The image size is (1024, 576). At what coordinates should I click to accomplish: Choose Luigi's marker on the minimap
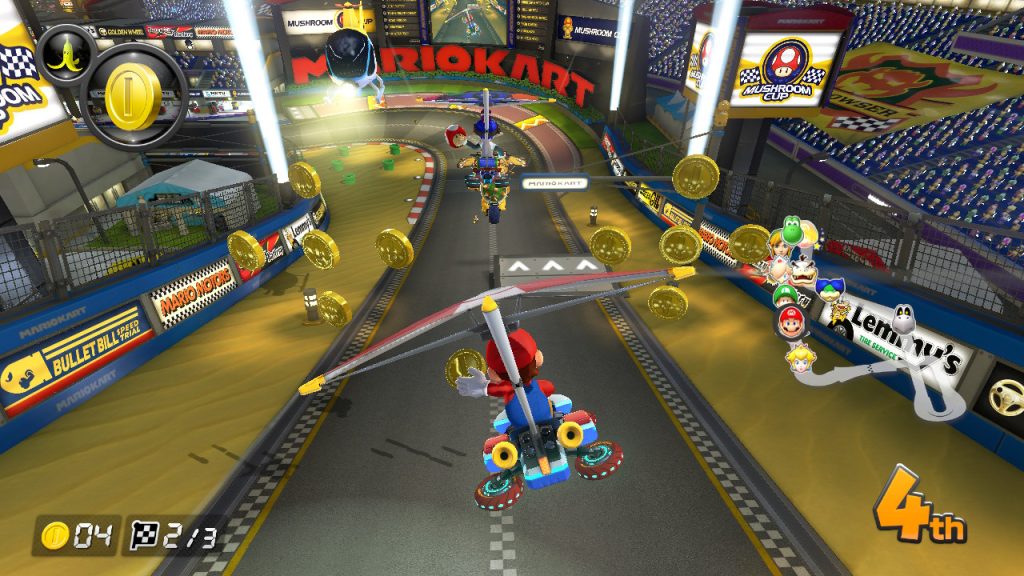[787, 297]
